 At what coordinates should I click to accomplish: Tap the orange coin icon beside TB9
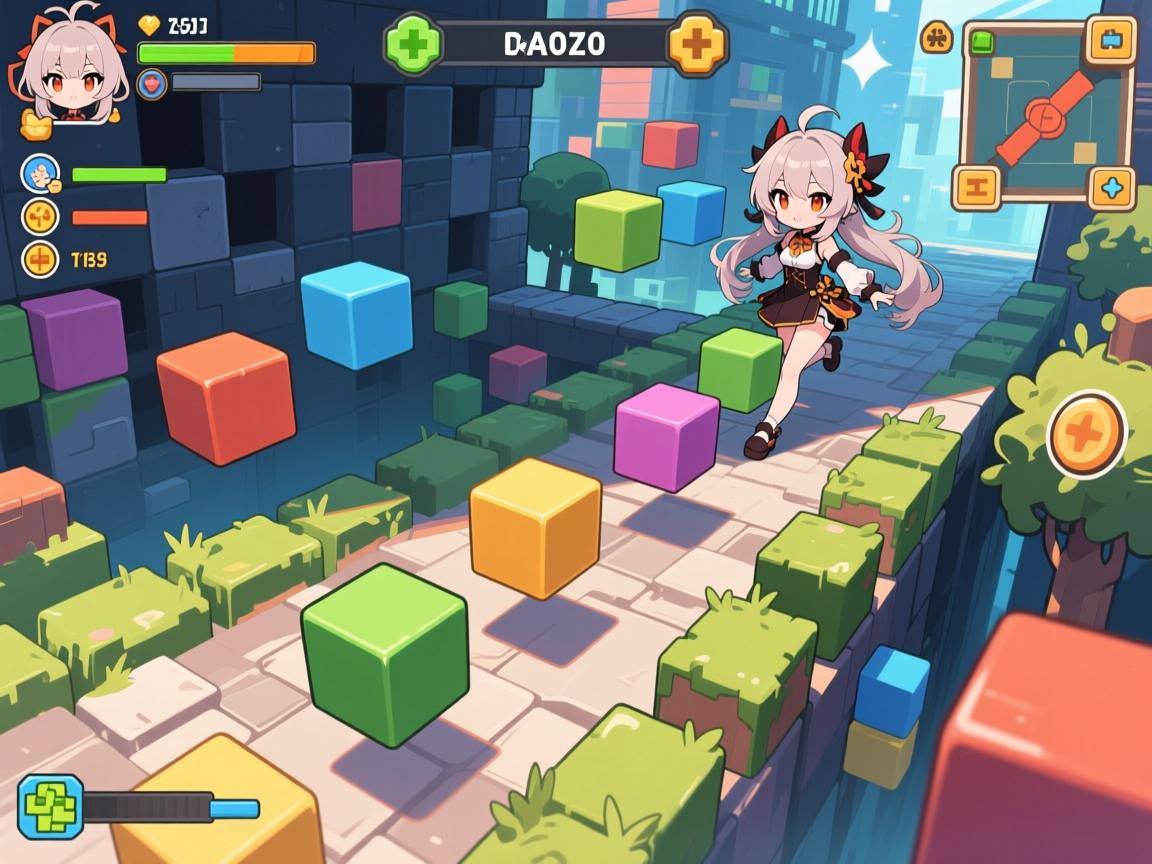[x=40, y=260]
